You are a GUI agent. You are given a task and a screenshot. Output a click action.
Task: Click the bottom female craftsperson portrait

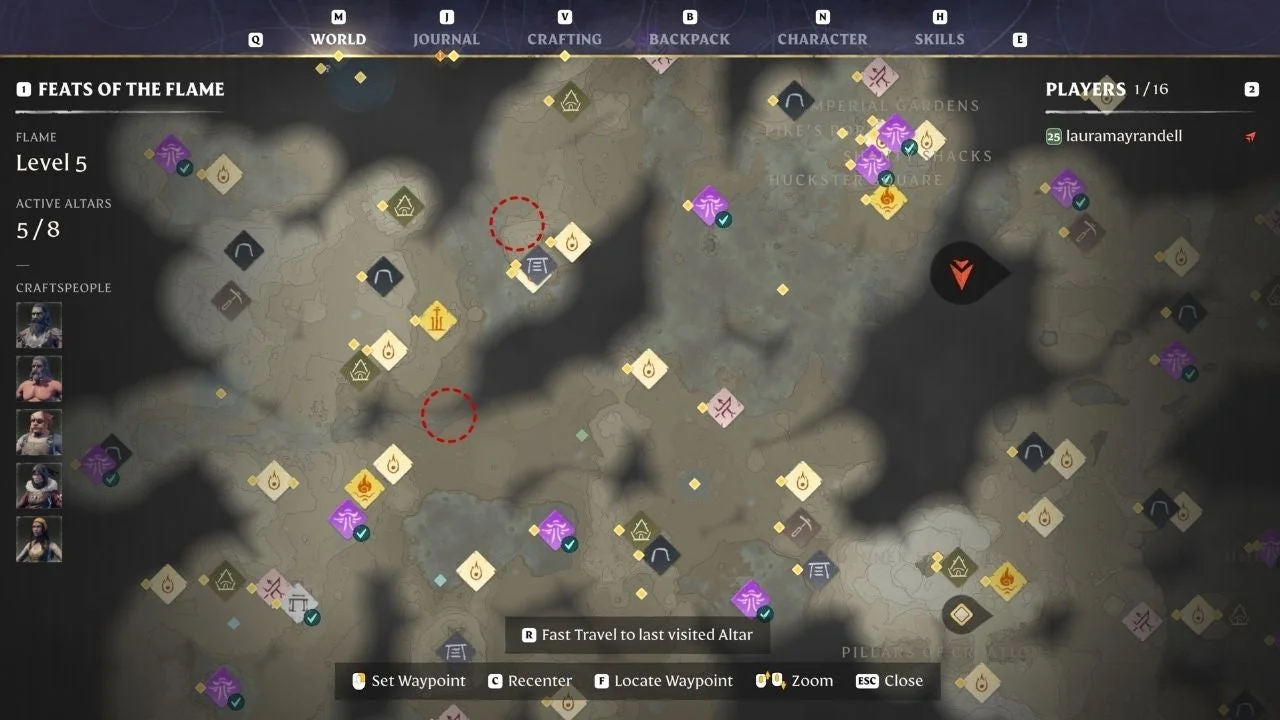[x=38, y=539]
